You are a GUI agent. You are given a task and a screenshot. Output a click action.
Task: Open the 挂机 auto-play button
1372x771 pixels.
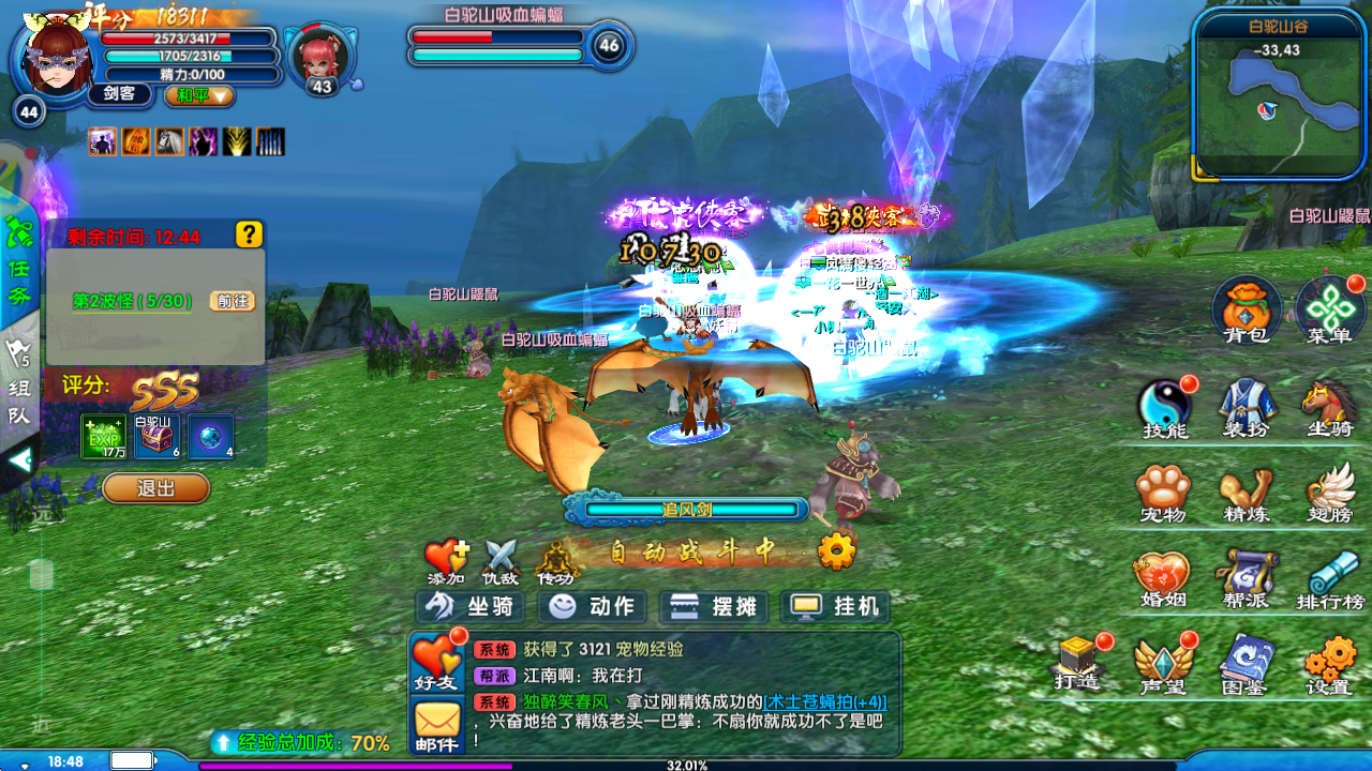point(835,607)
